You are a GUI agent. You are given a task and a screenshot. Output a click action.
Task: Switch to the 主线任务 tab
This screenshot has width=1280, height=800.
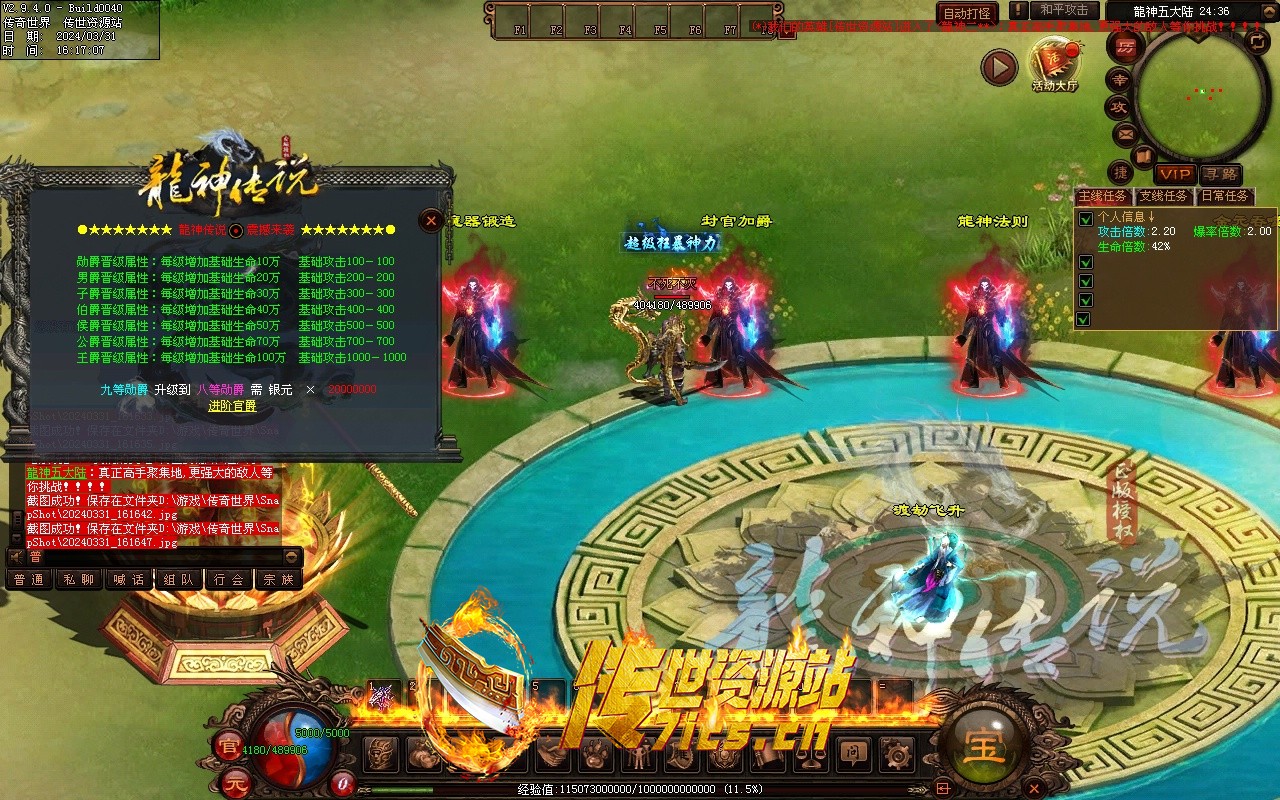tap(1102, 196)
